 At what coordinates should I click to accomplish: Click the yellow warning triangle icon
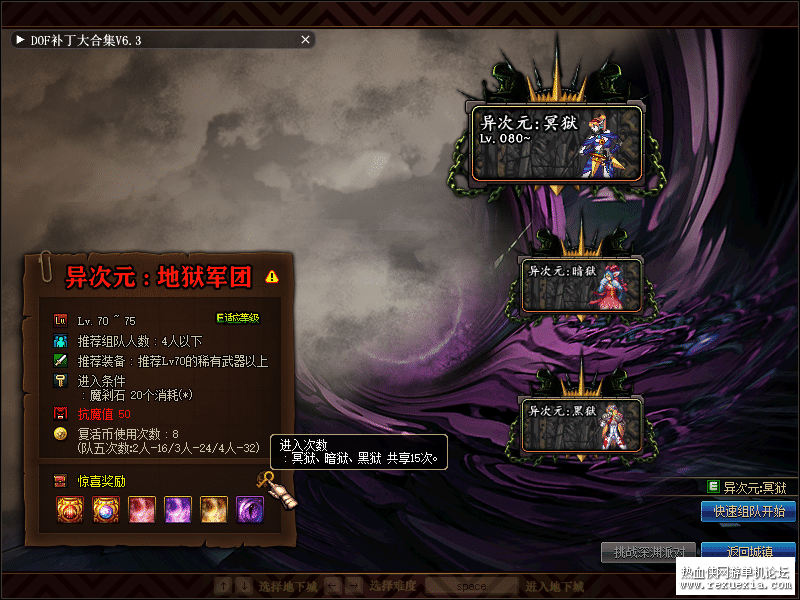coord(272,276)
